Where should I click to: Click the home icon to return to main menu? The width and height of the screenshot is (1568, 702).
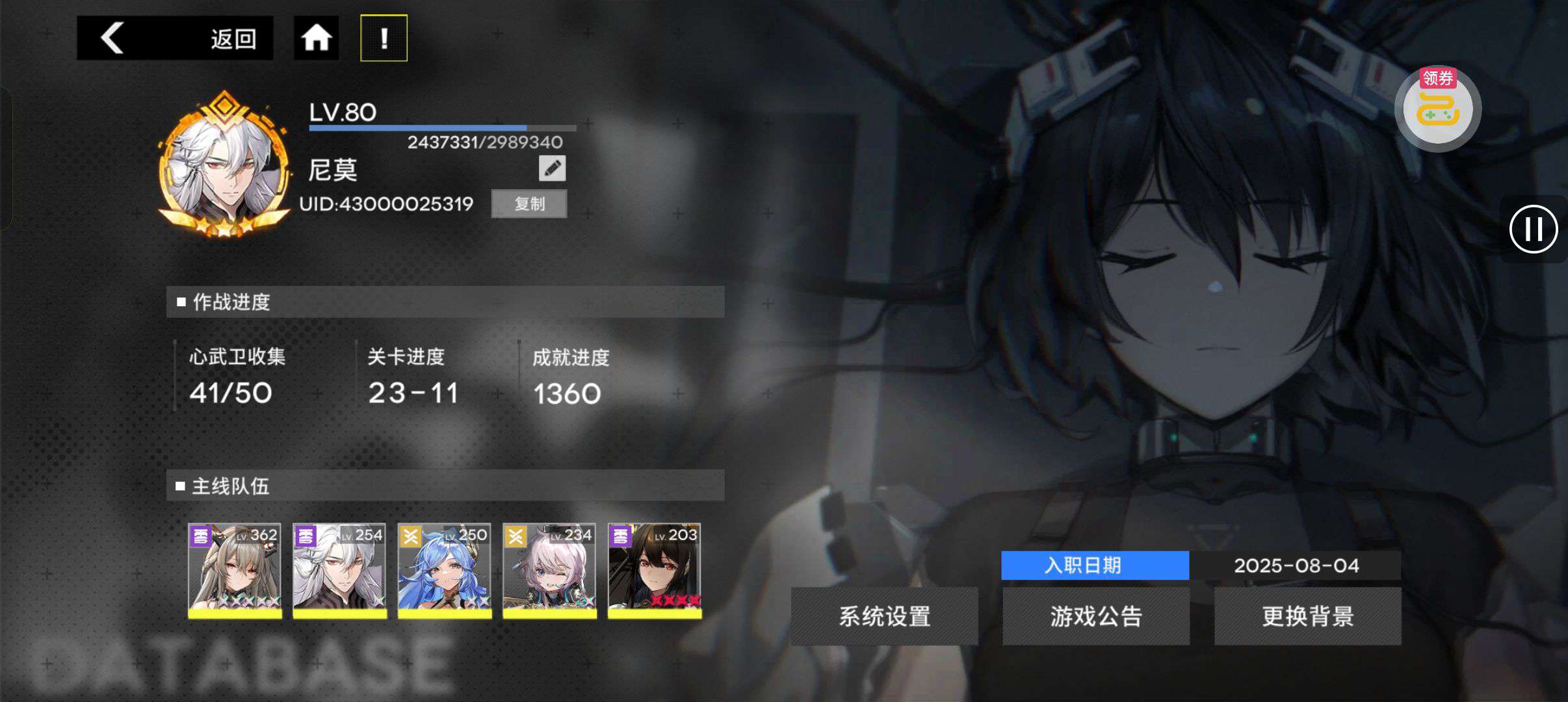point(317,37)
